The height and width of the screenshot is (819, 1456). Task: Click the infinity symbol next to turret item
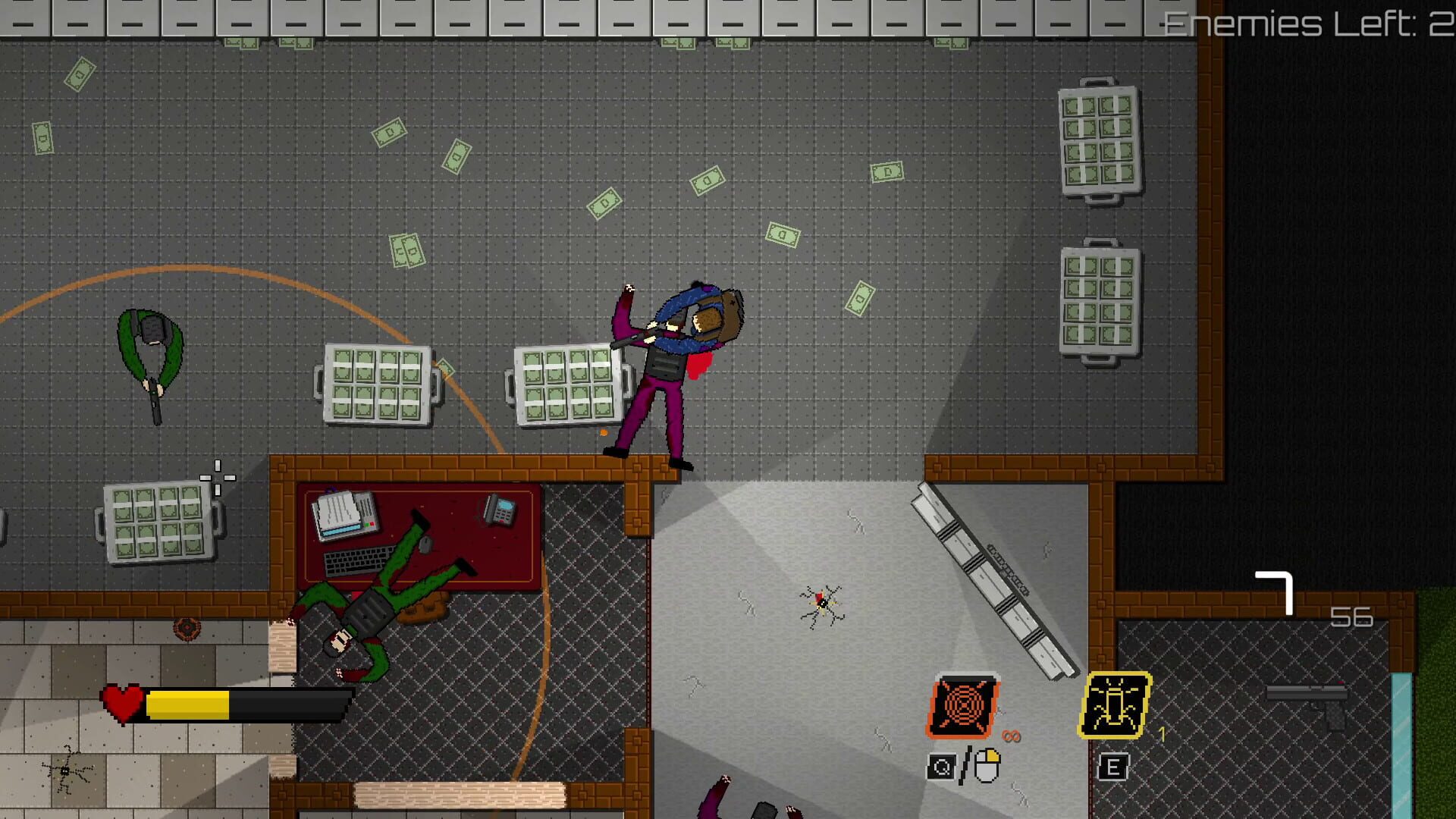(1013, 736)
